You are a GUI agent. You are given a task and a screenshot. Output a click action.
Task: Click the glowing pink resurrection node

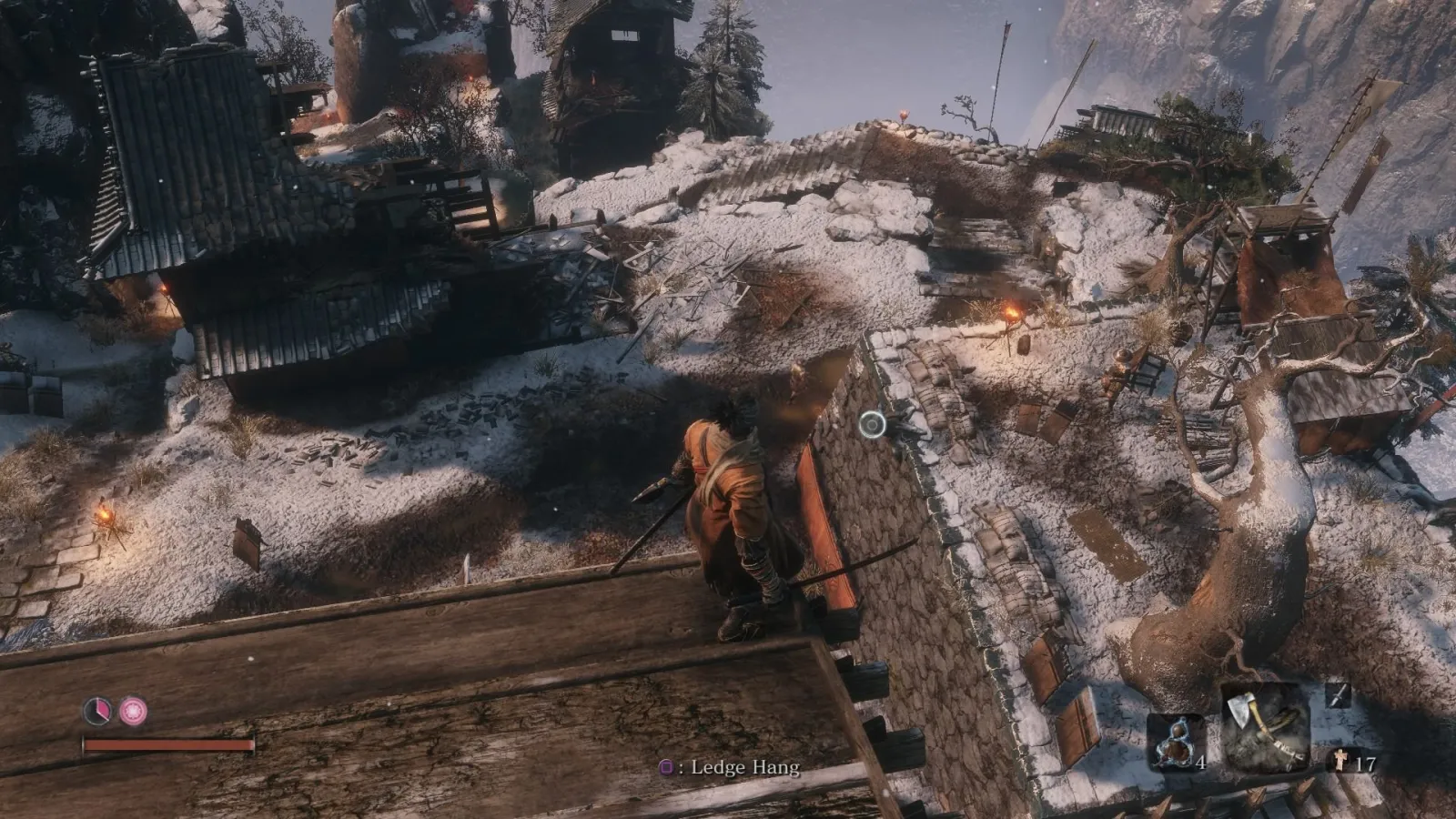(x=134, y=710)
